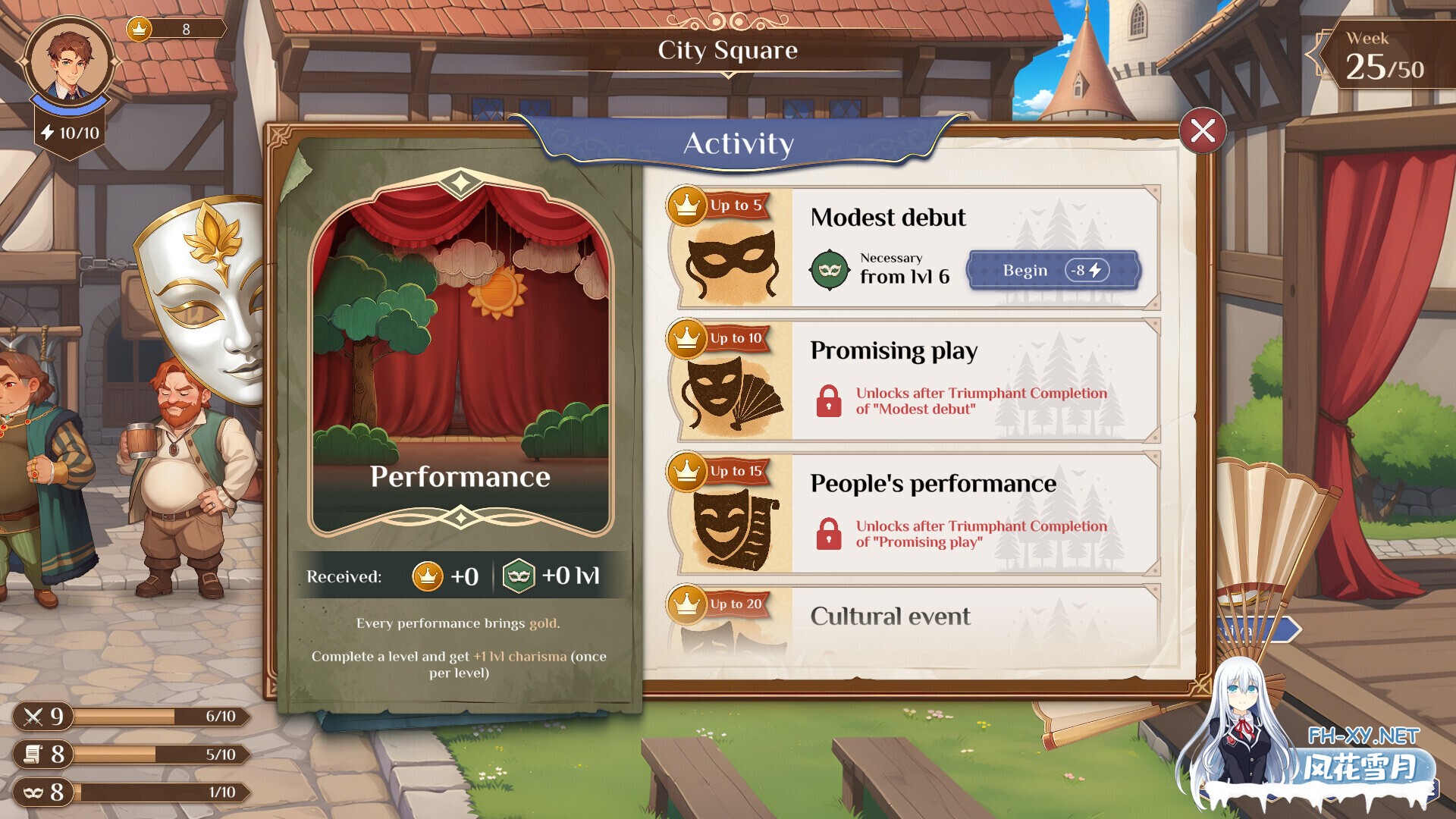Close the Activity window
This screenshot has width=1456, height=819.
pyautogui.click(x=1204, y=130)
